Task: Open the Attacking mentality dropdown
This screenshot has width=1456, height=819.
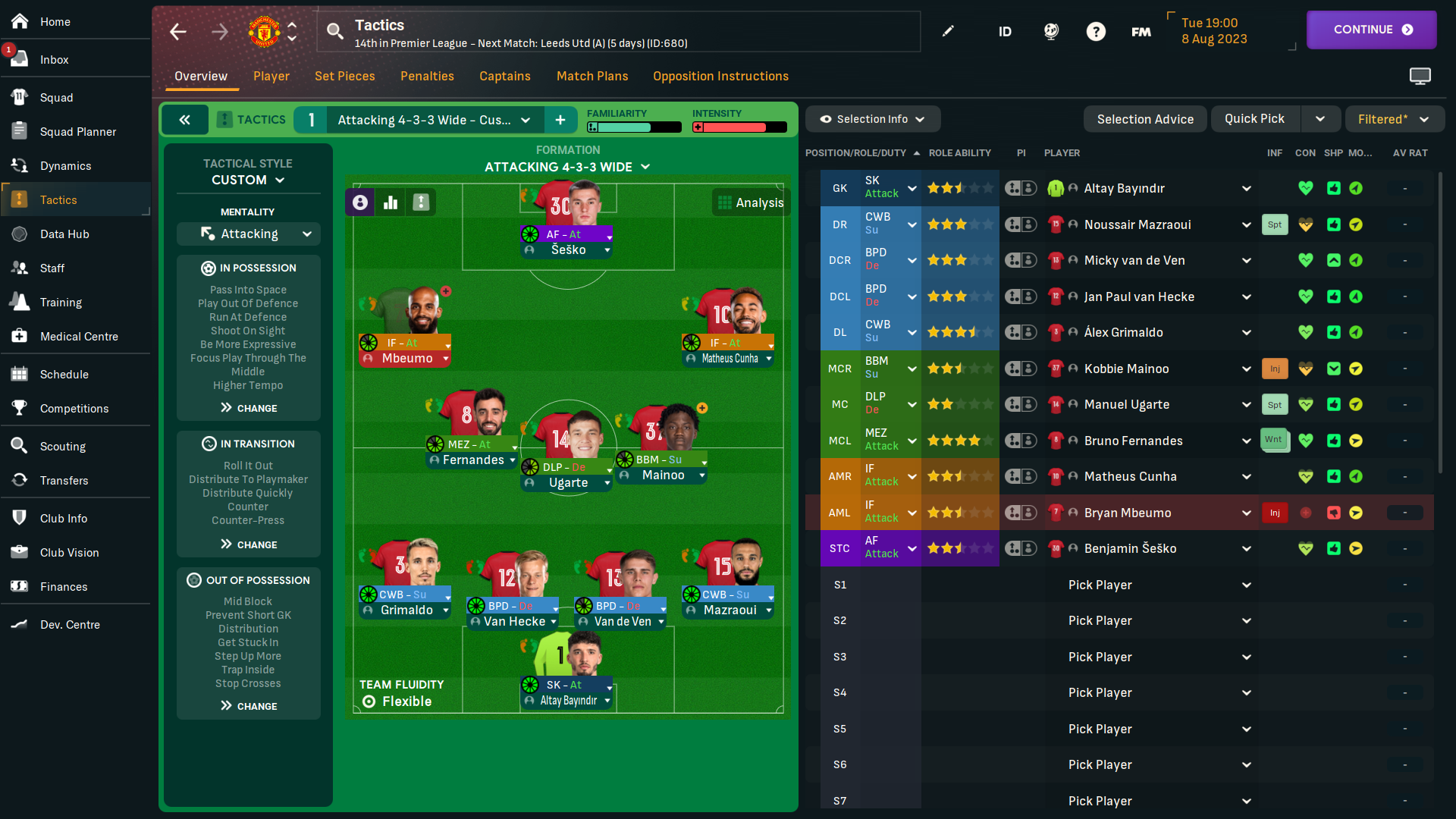Action: (x=248, y=234)
